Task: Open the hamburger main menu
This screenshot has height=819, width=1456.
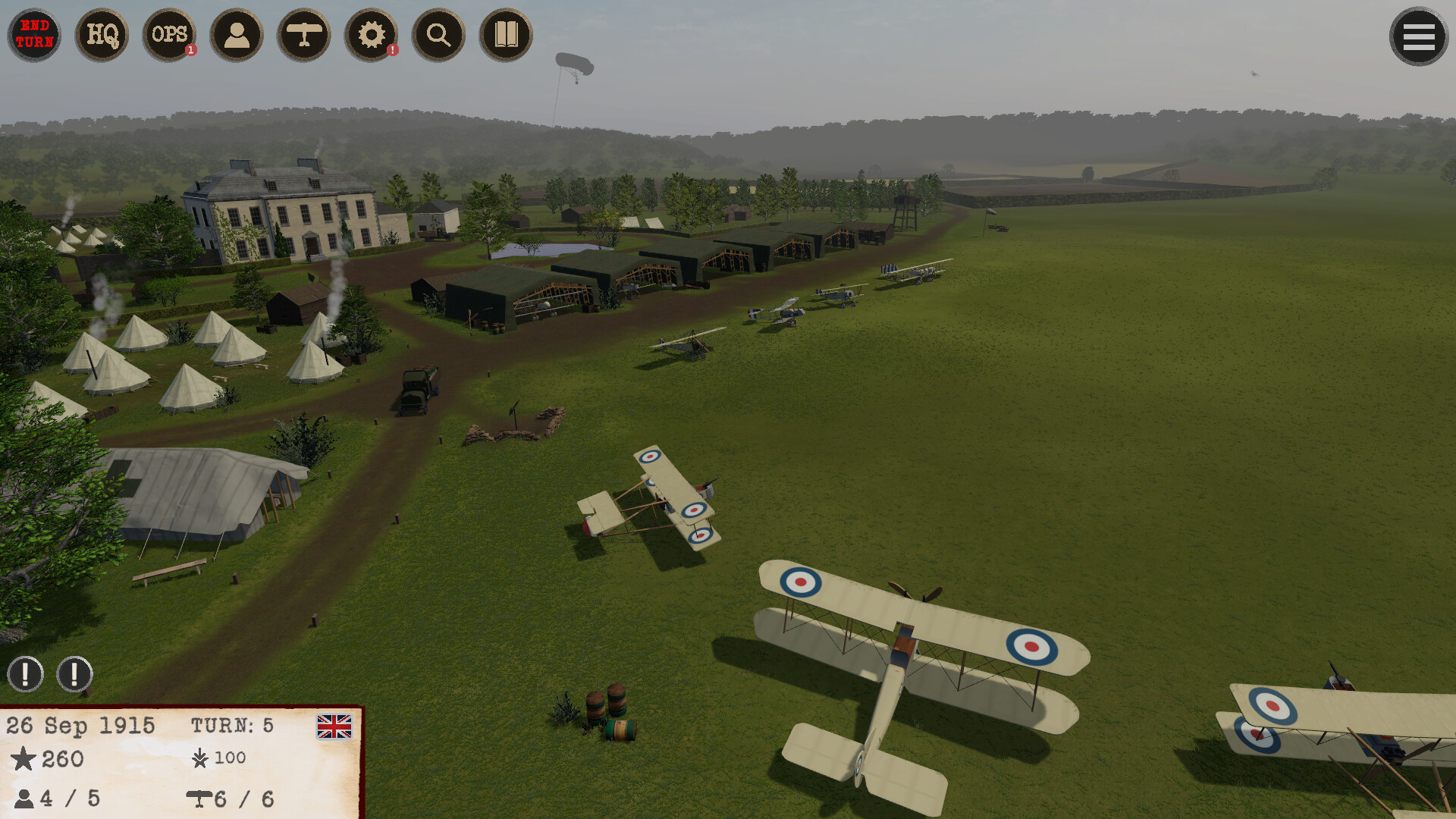Action: pos(1418,36)
